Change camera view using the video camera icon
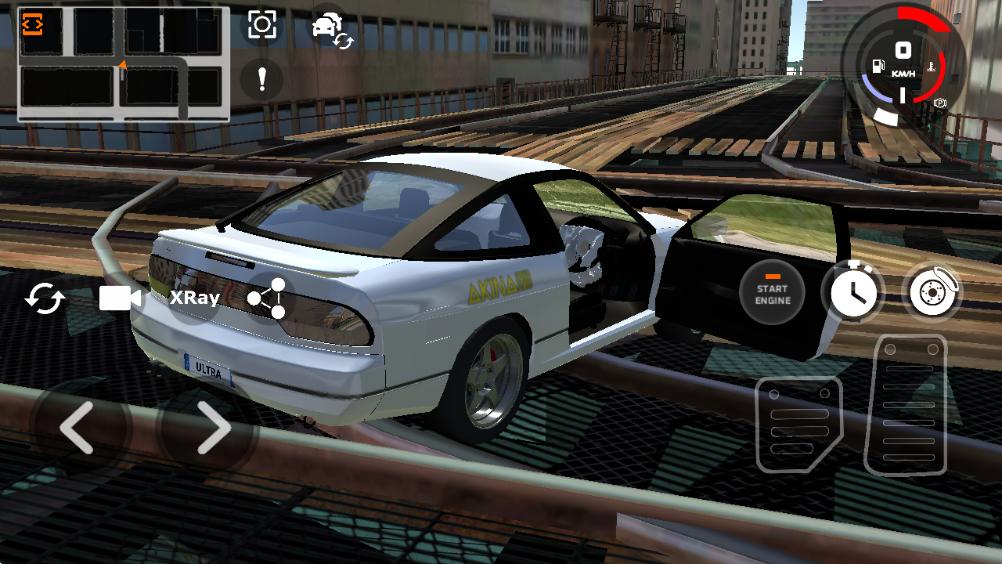Screen dimensions: 1002x564 [x=120, y=297]
